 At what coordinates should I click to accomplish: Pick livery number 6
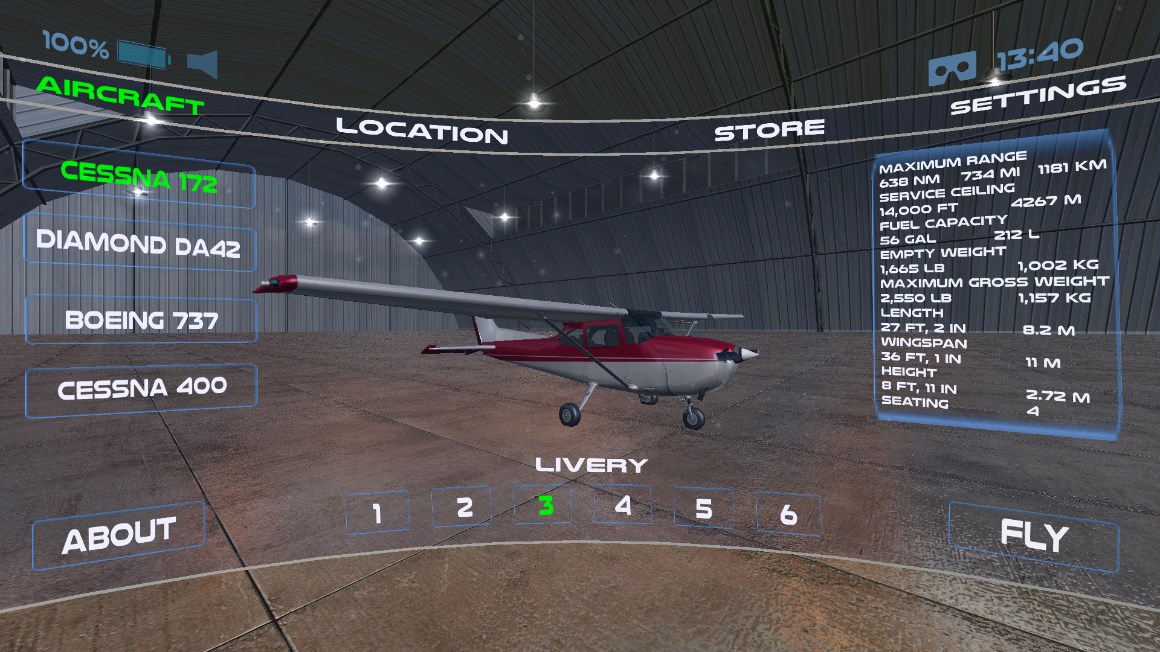(x=788, y=514)
